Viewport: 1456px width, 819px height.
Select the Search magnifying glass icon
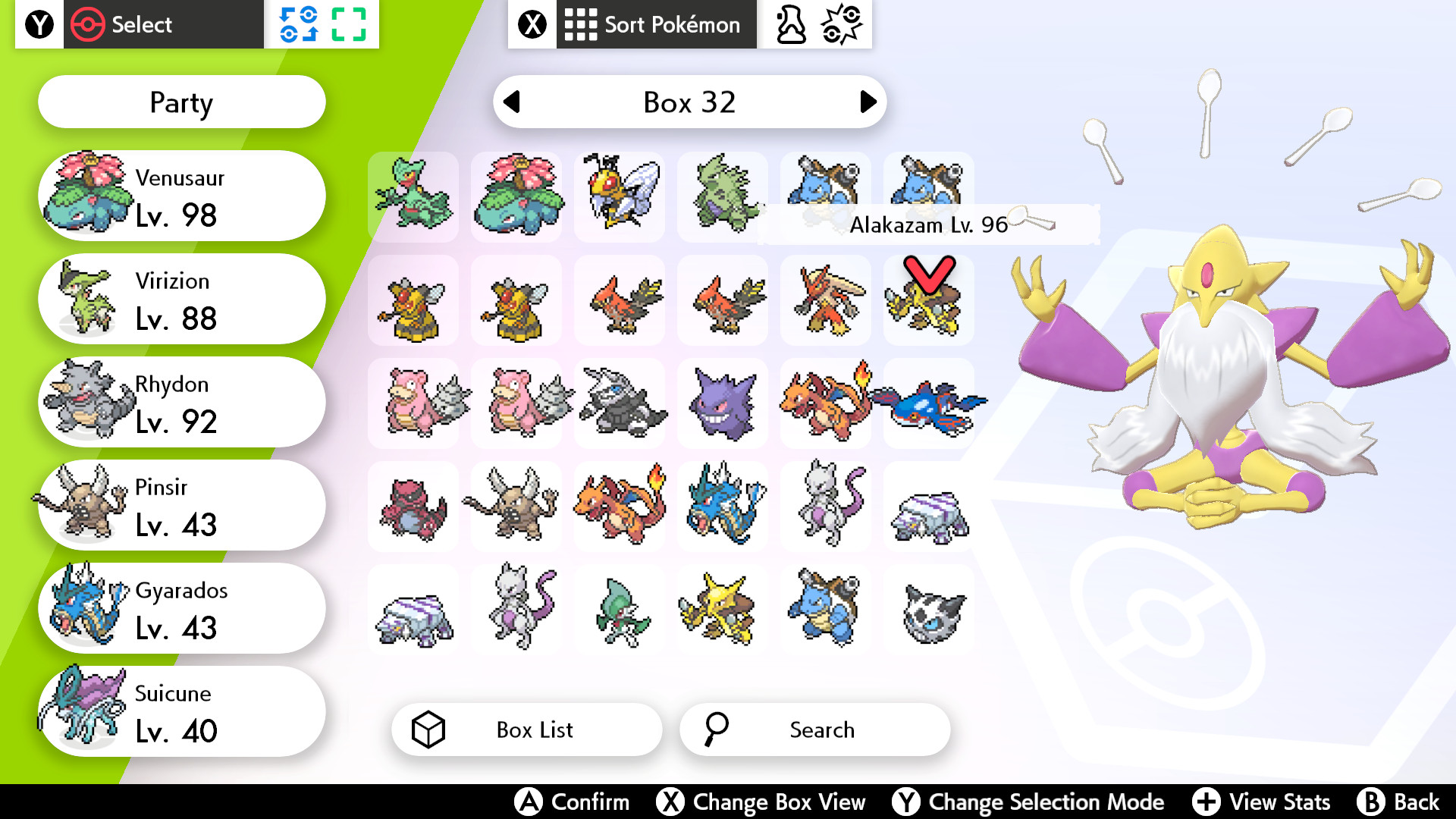pyautogui.click(x=716, y=730)
